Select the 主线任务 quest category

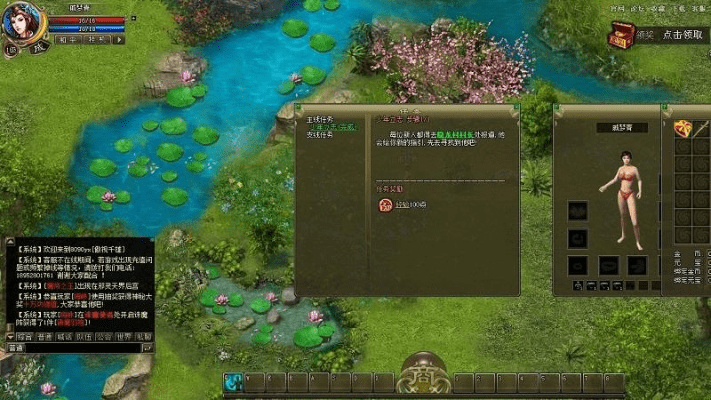[321, 116]
